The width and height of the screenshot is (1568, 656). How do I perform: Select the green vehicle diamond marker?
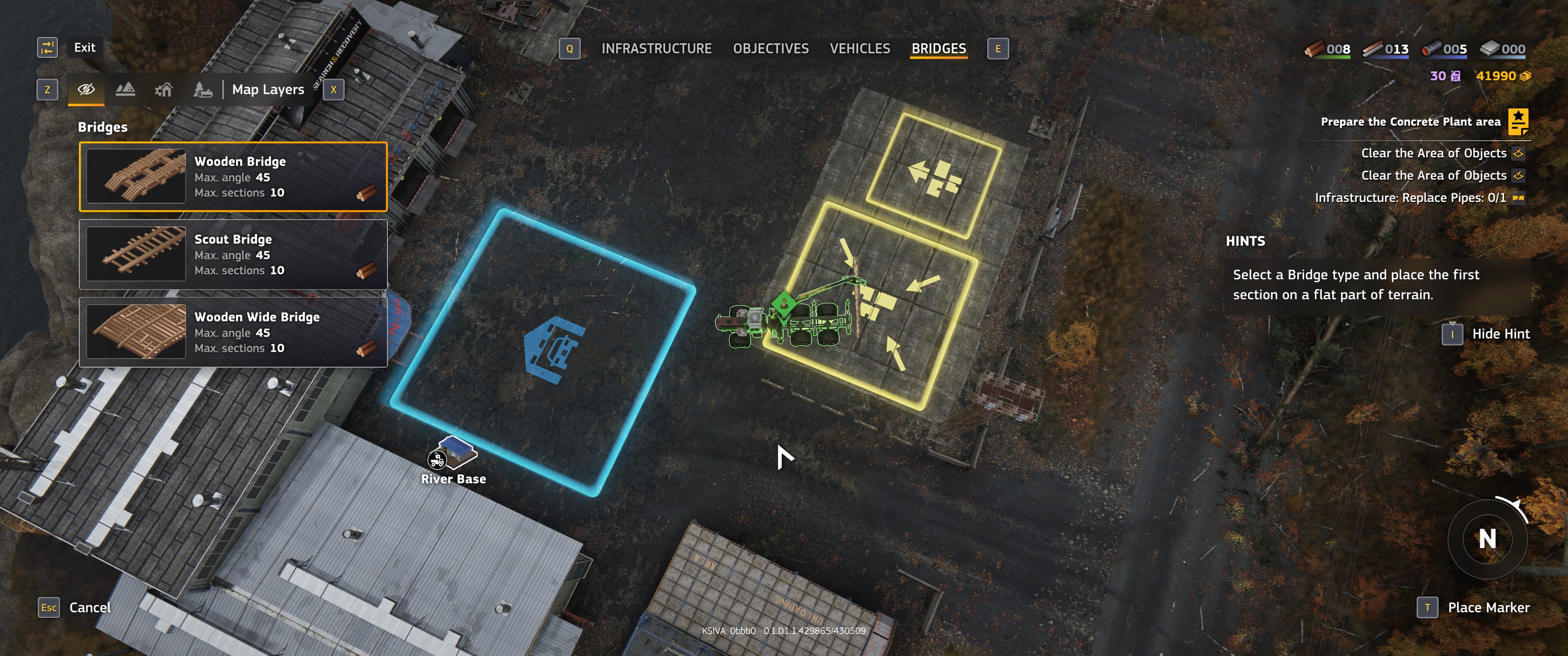pyautogui.click(x=784, y=302)
